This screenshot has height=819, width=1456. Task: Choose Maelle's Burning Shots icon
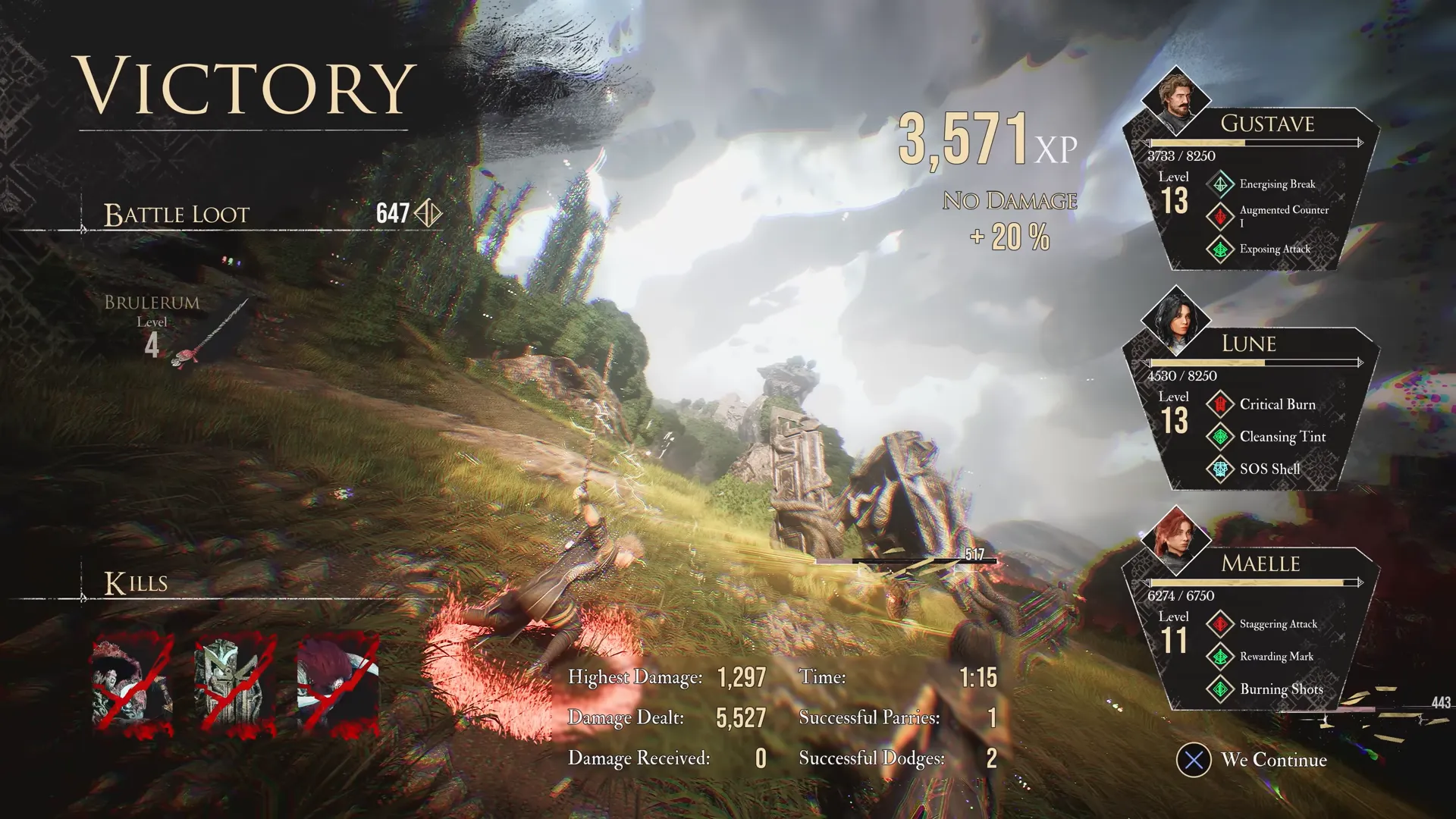point(1220,689)
